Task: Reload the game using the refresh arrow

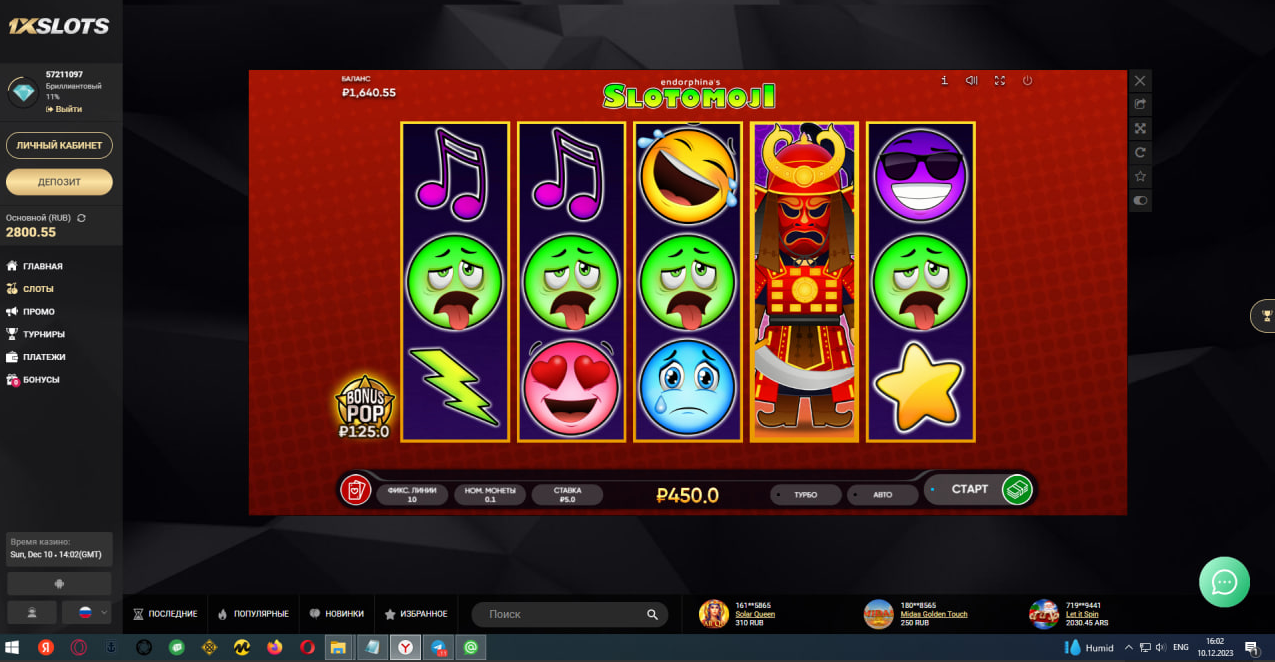Action: pos(1140,152)
